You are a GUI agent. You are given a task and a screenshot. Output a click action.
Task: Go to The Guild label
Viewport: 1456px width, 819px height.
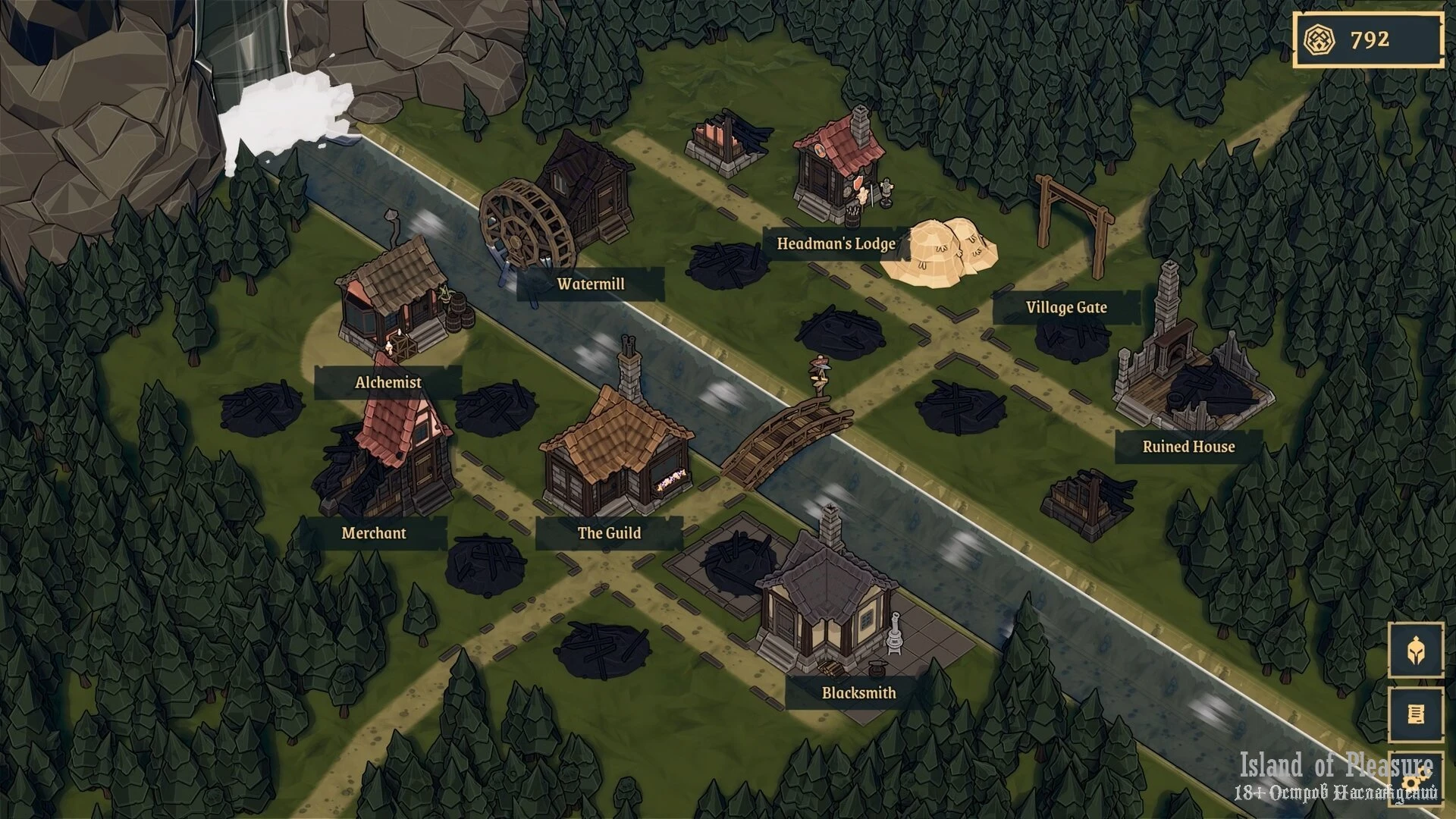coord(609,533)
